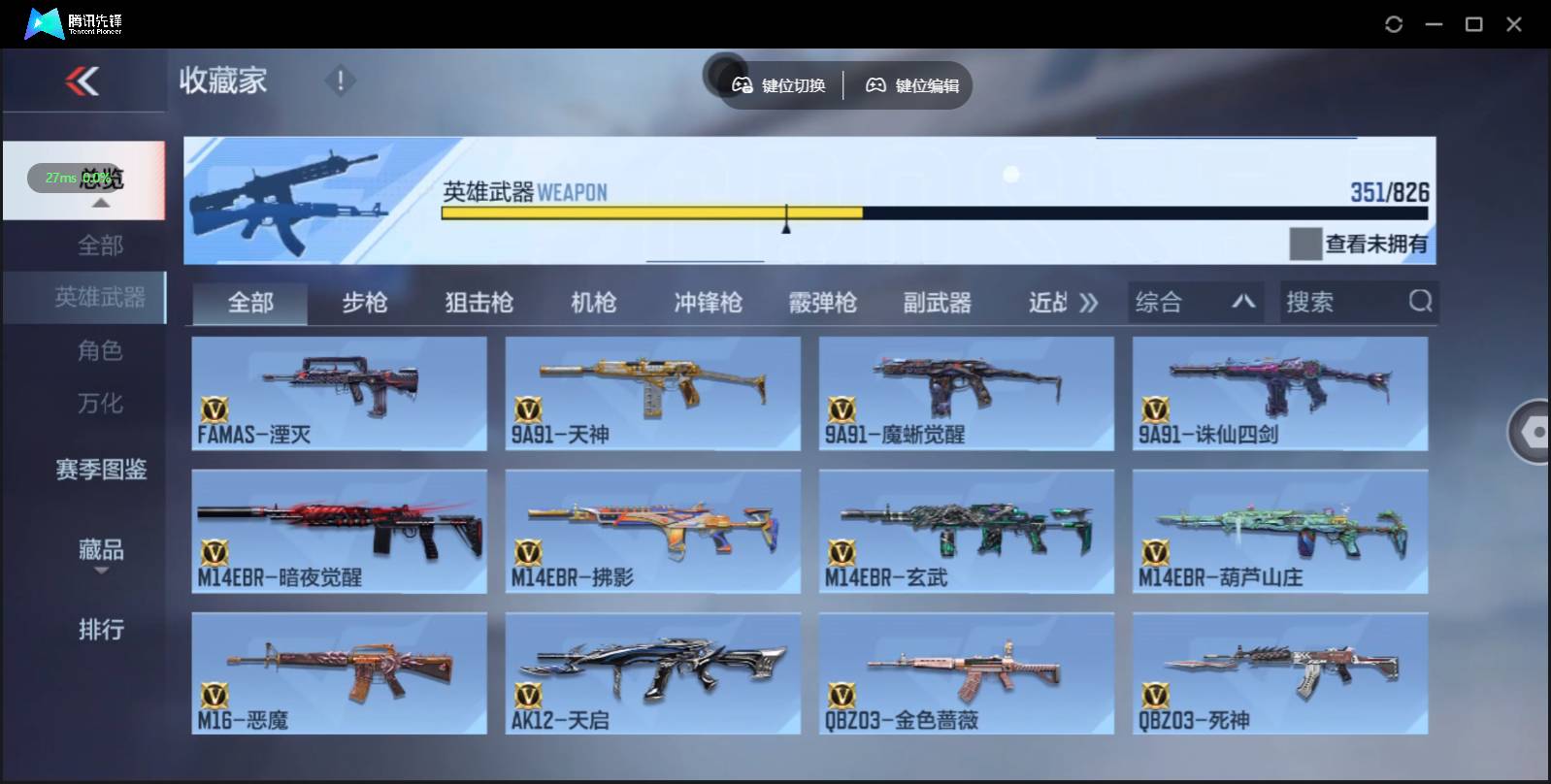This screenshot has height=784, width=1551.
Task: Click the search magnifier icon
Action: [x=1421, y=302]
